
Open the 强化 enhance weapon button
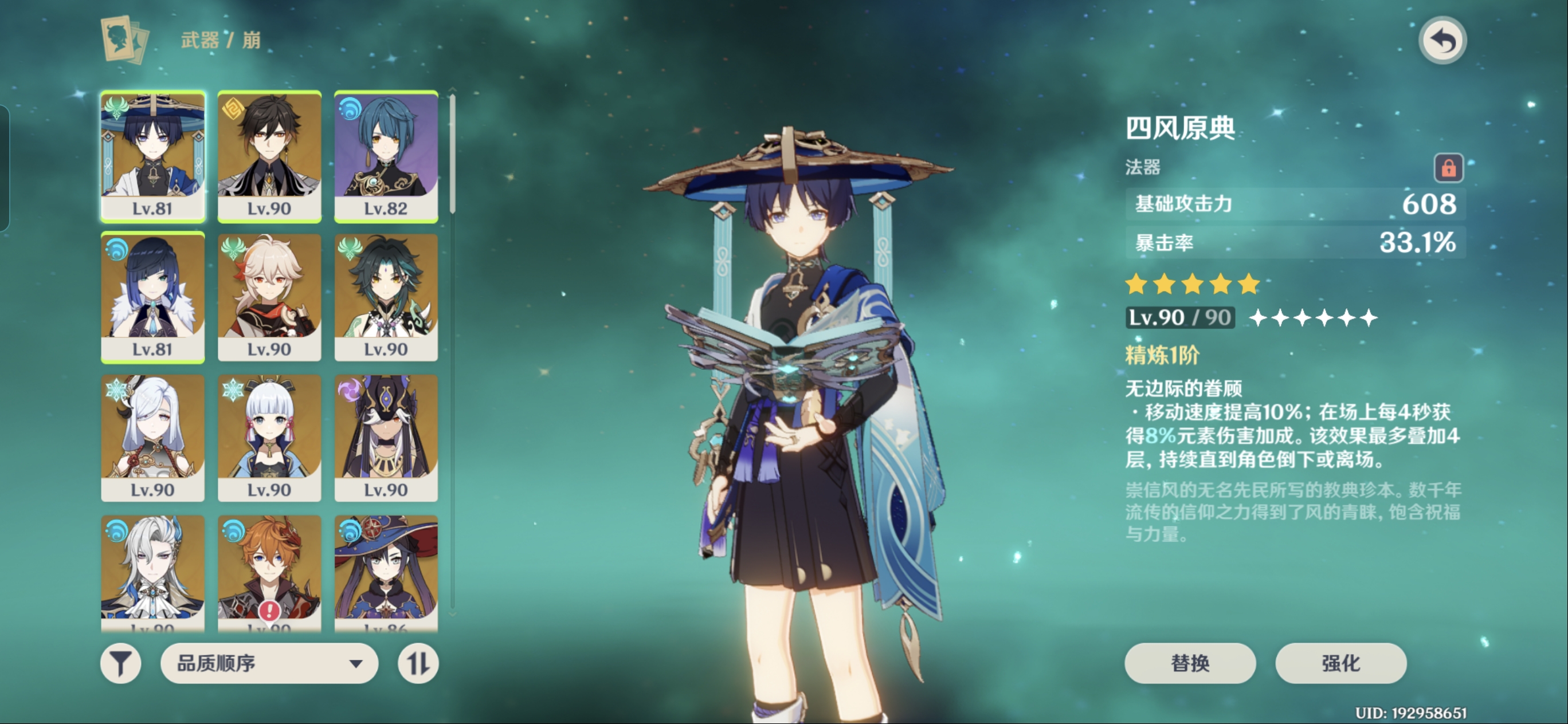pyautogui.click(x=1340, y=663)
